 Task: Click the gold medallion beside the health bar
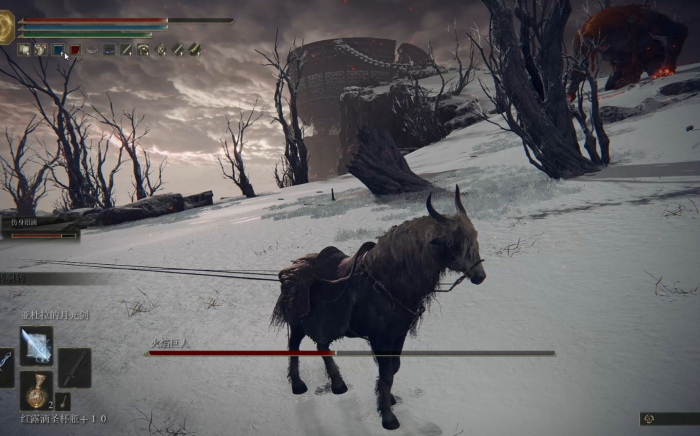click(x=6, y=28)
